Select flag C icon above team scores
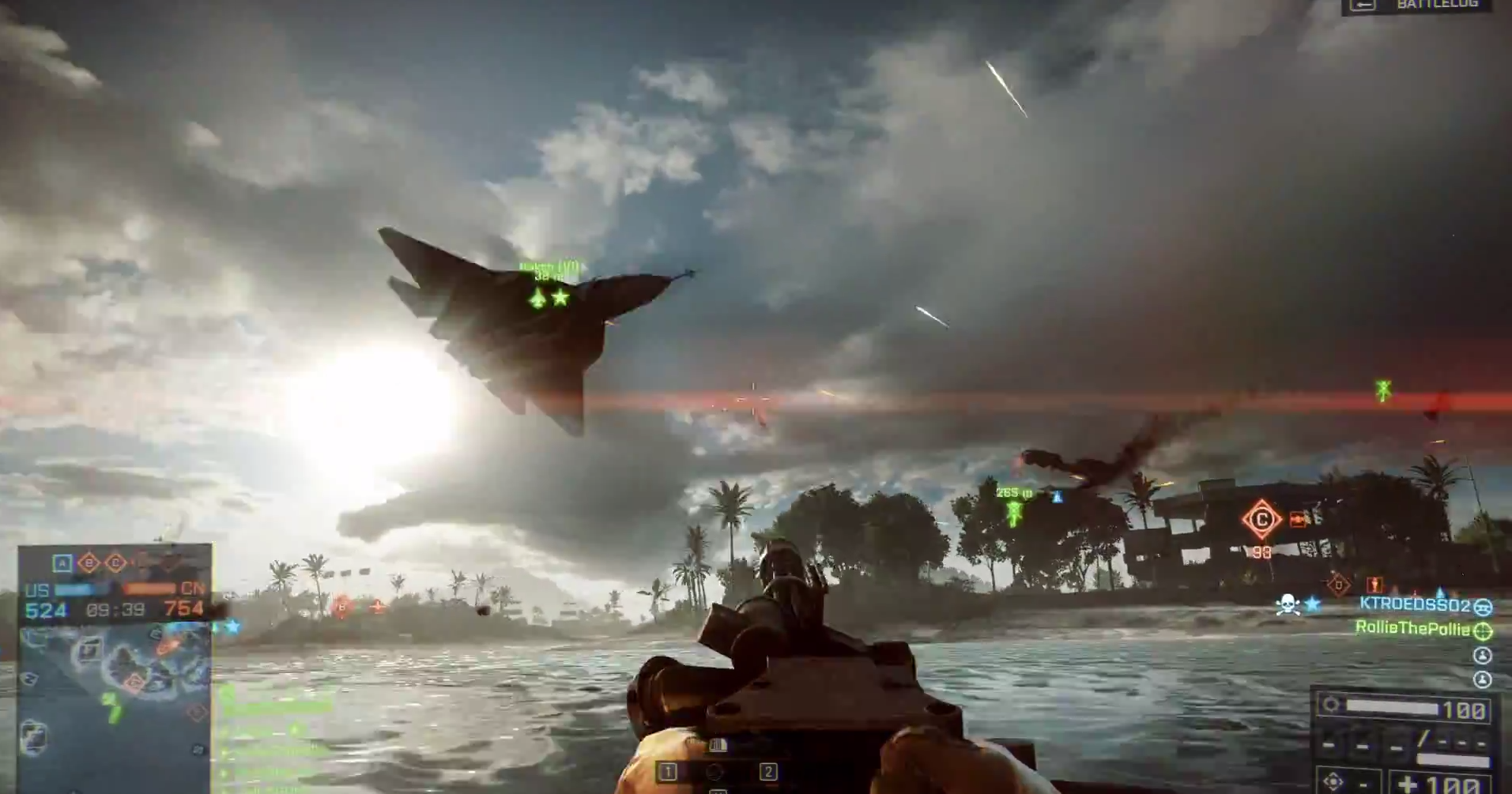This screenshot has width=1512, height=794. pyautogui.click(x=115, y=563)
